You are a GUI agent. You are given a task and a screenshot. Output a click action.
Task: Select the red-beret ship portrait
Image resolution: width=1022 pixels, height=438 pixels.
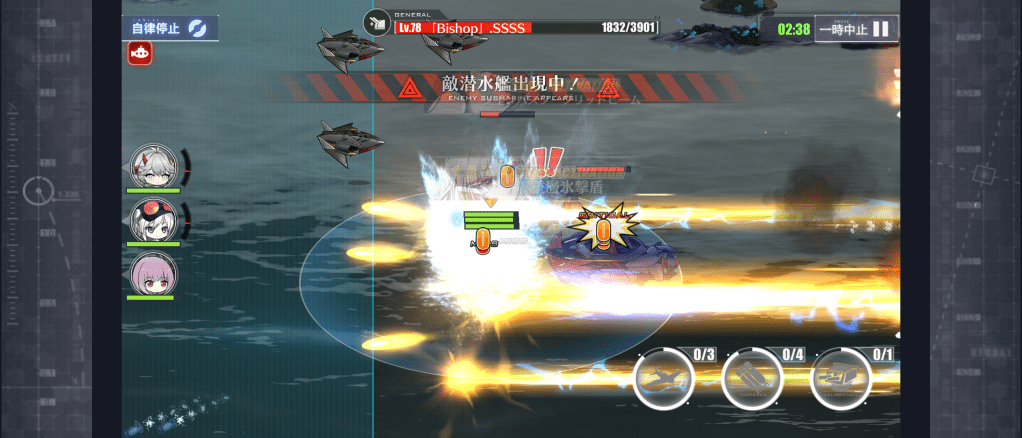click(x=153, y=220)
